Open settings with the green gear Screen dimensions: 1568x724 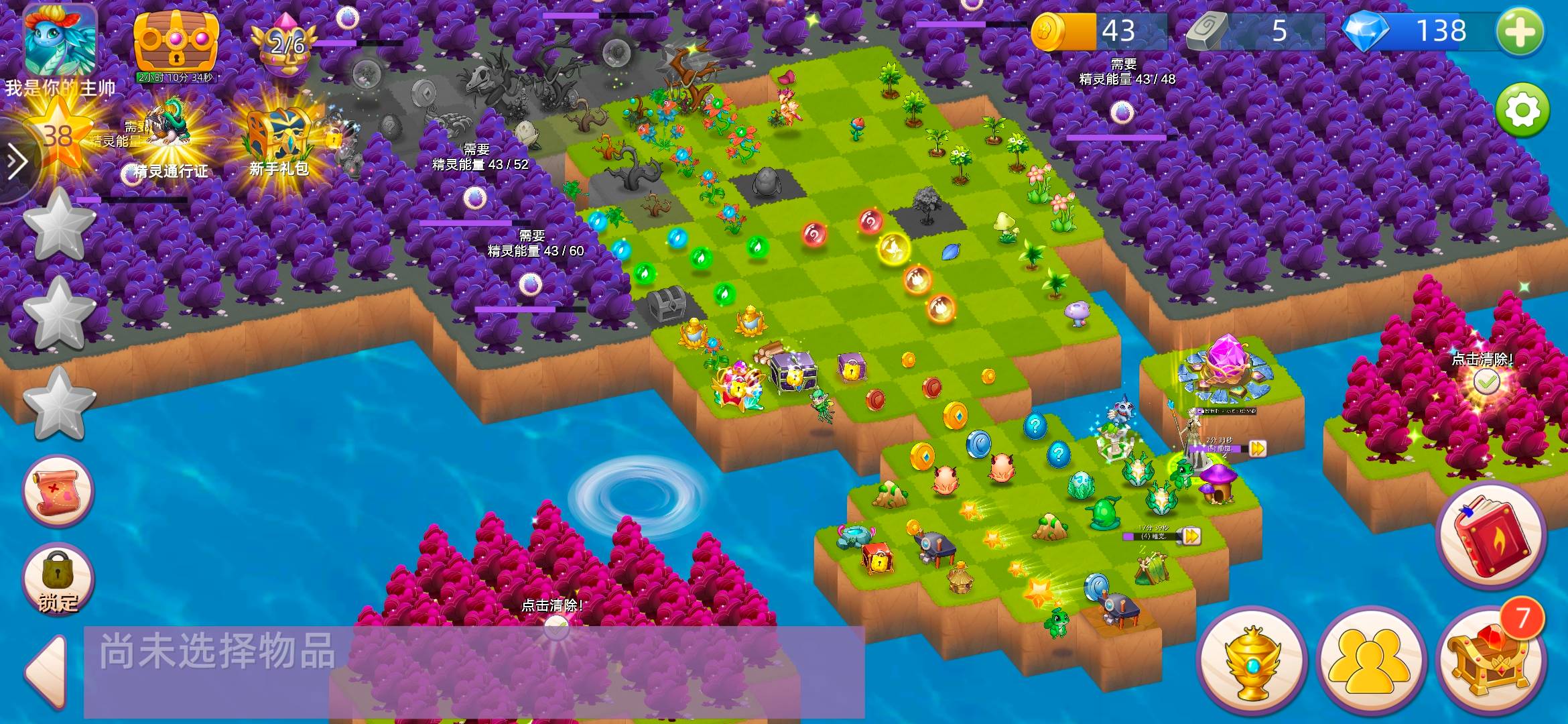pos(1522,110)
